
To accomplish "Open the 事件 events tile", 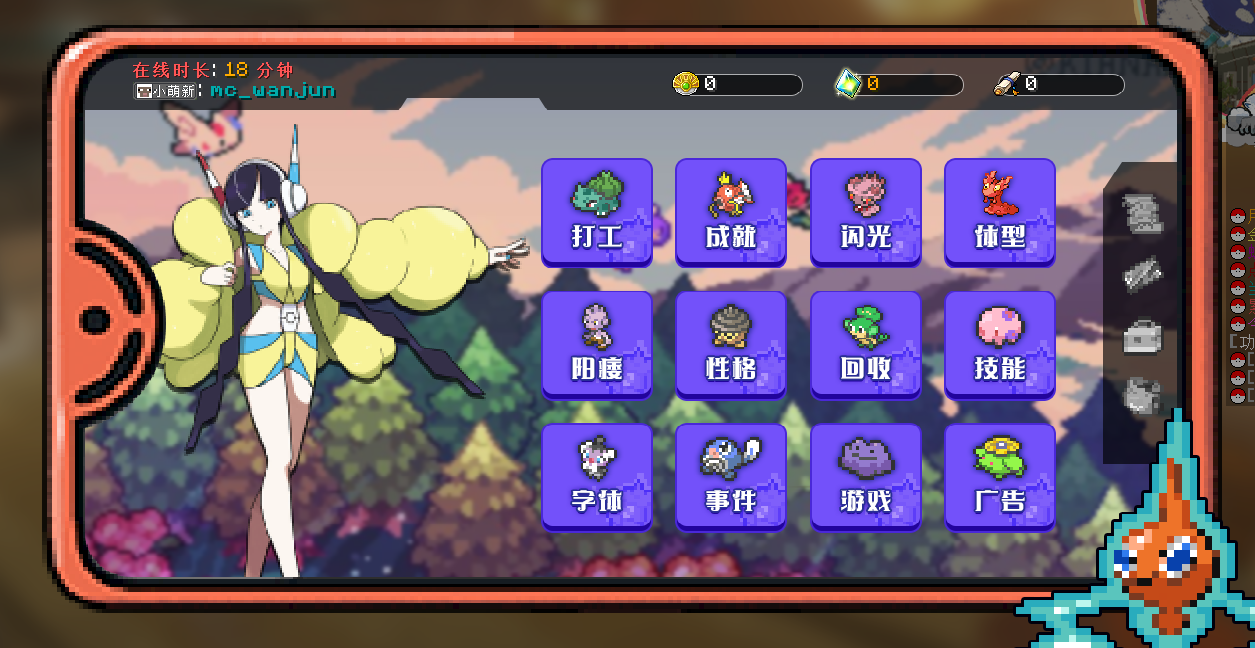I will point(731,477).
